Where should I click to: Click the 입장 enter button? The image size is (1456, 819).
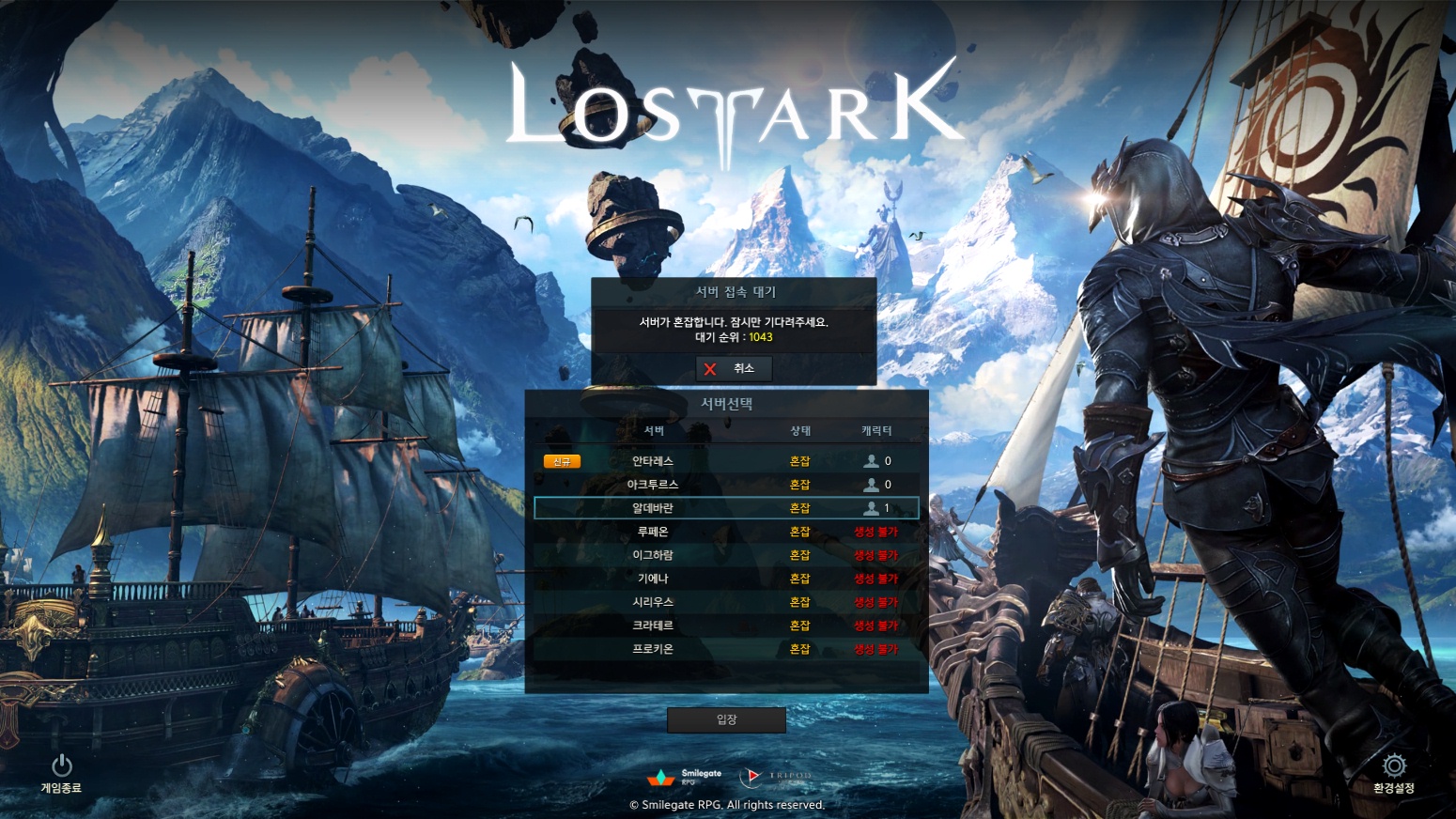726,719
